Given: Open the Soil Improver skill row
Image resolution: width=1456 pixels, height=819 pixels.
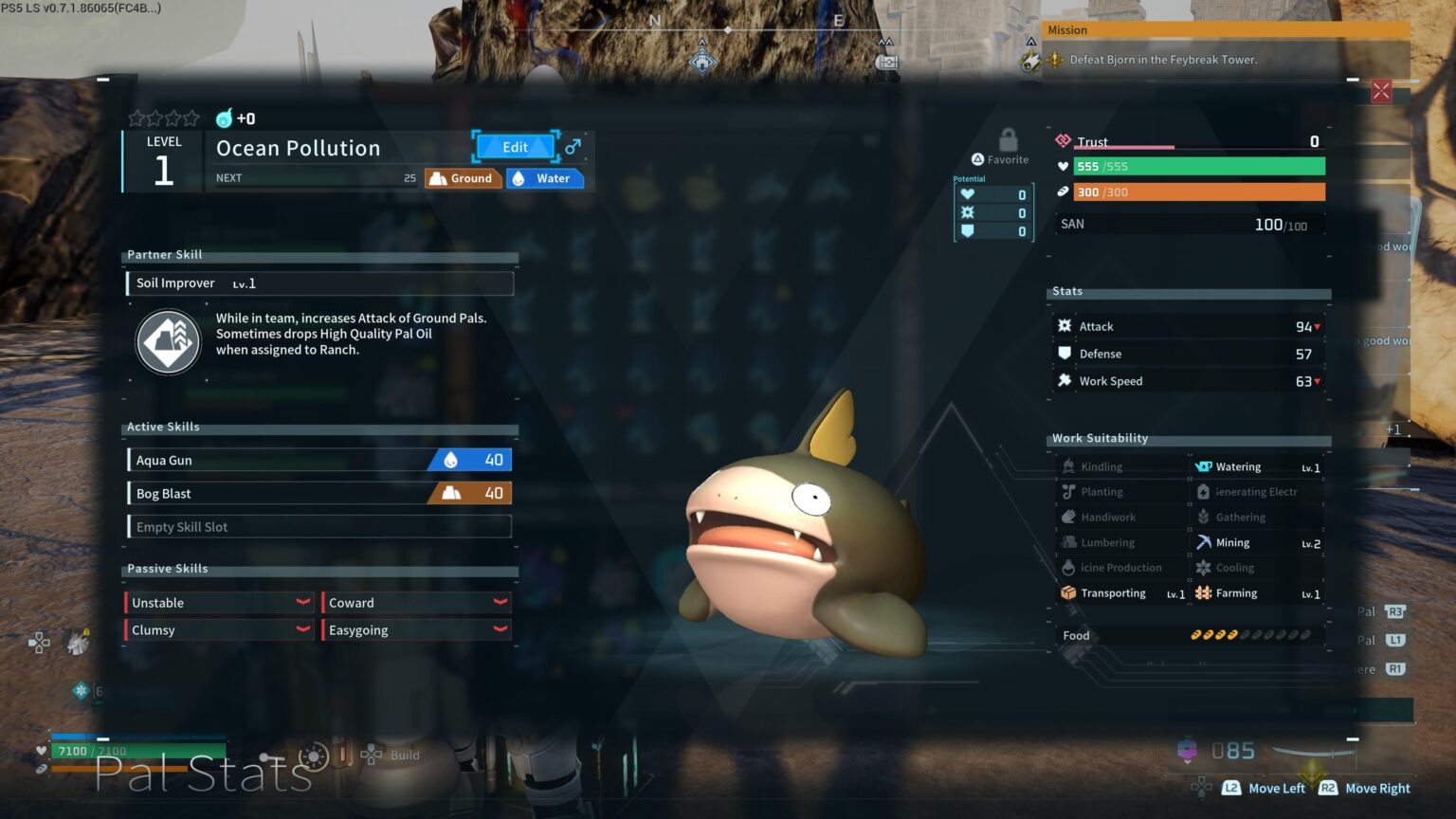Looking at the screenshot, I should [319, 283].
